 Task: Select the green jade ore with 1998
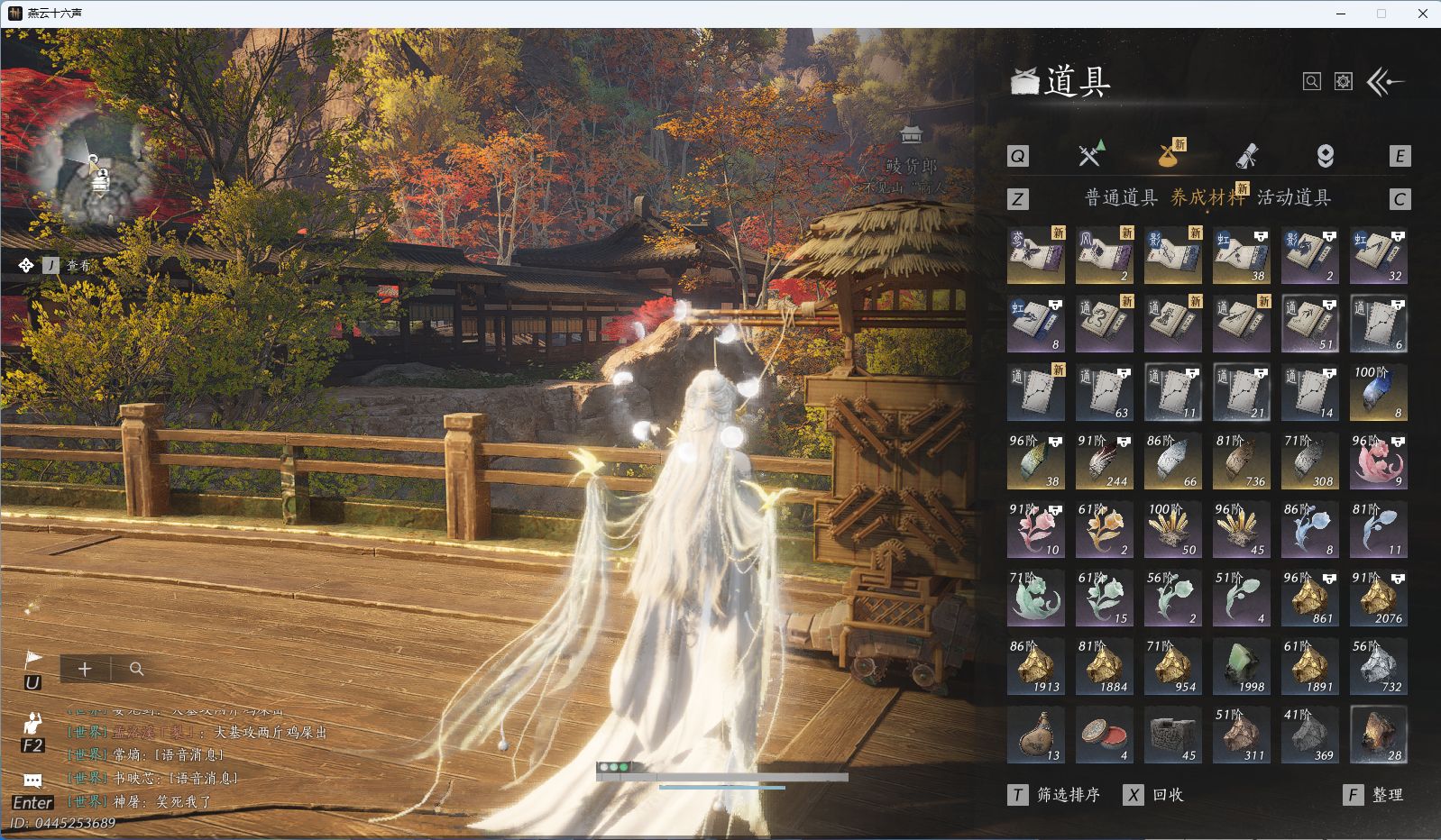pos(1242,667)
